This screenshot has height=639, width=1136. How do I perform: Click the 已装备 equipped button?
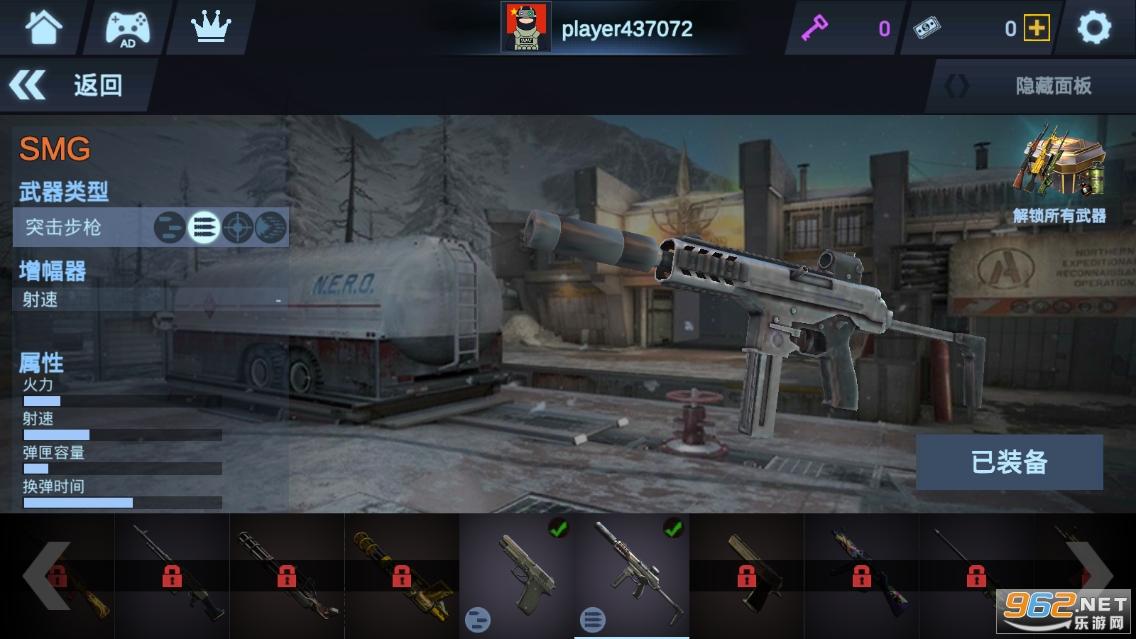pos(1009,462)
